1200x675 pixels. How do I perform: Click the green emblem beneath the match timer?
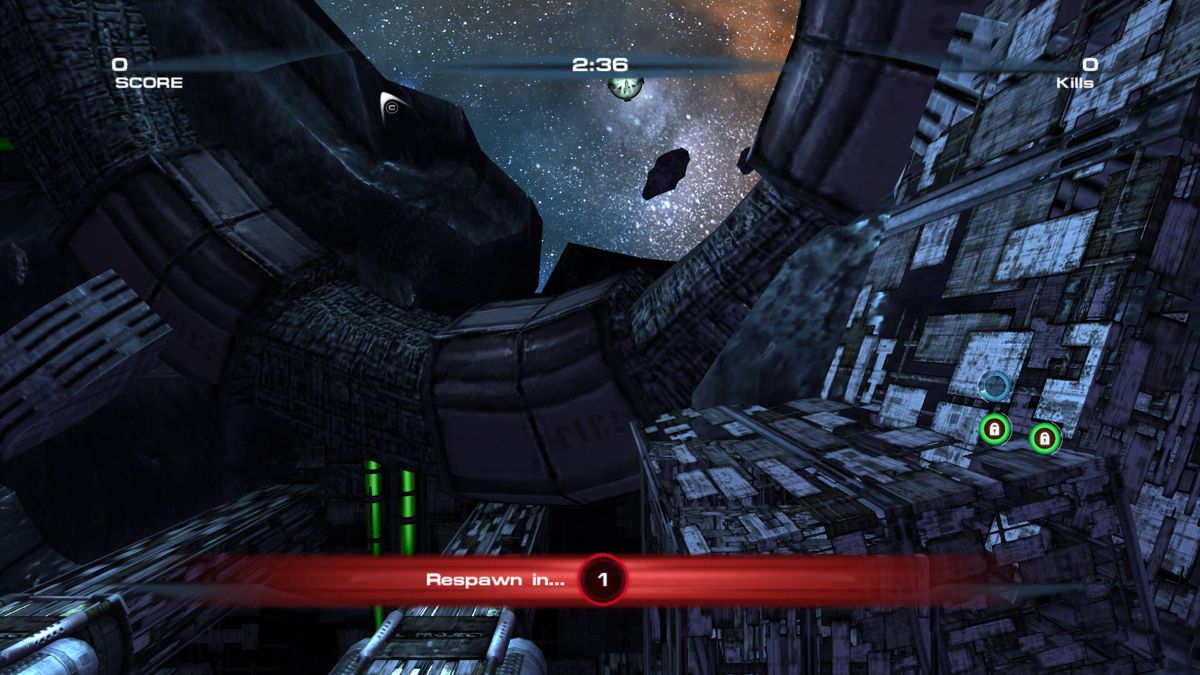tap(625, 87)
